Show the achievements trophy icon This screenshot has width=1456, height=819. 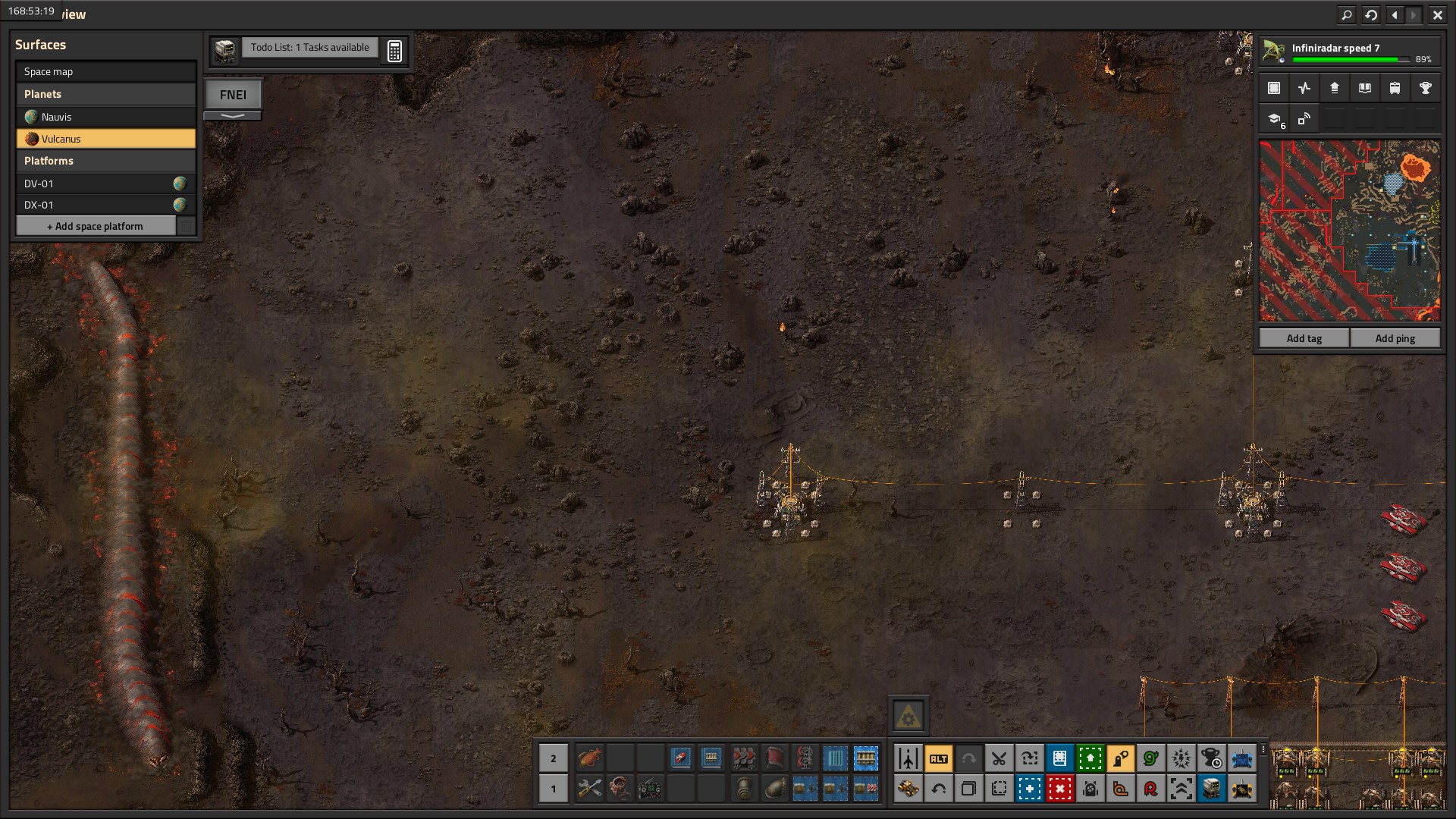click(x=1425, y=88)
